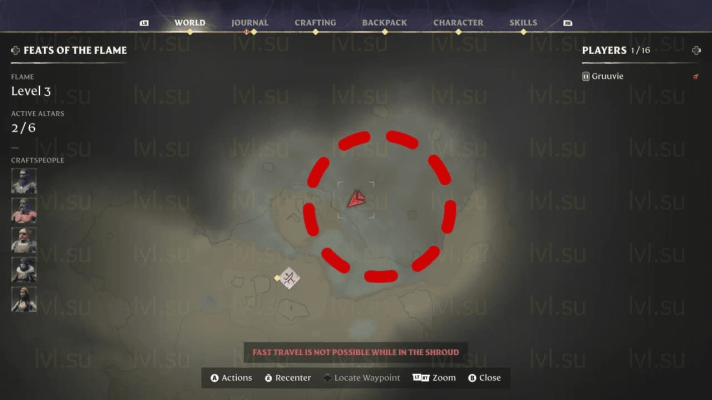Choose the bottom craftsperson portrait with long hair
The image size is (712, 400).
[24, 299]
